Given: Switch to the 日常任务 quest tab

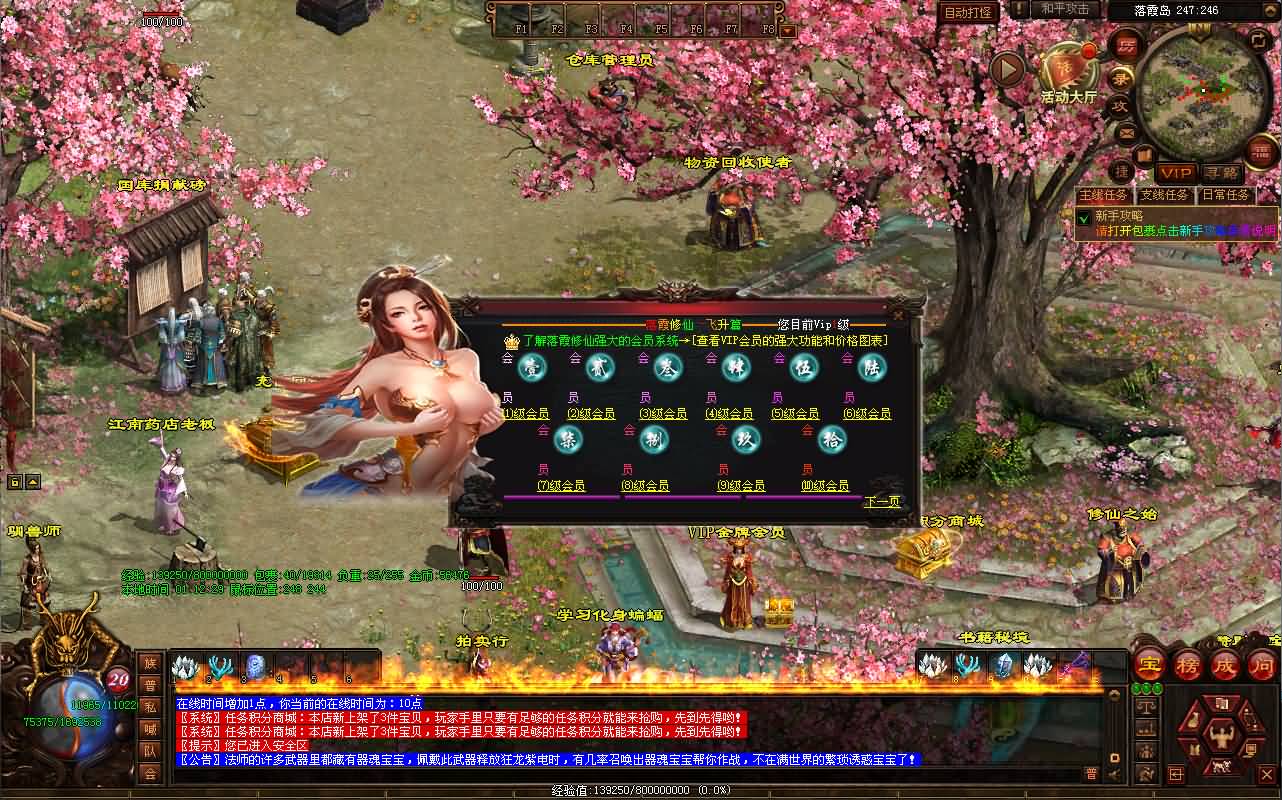Looking at the screenshot, I should (1225, 192).
